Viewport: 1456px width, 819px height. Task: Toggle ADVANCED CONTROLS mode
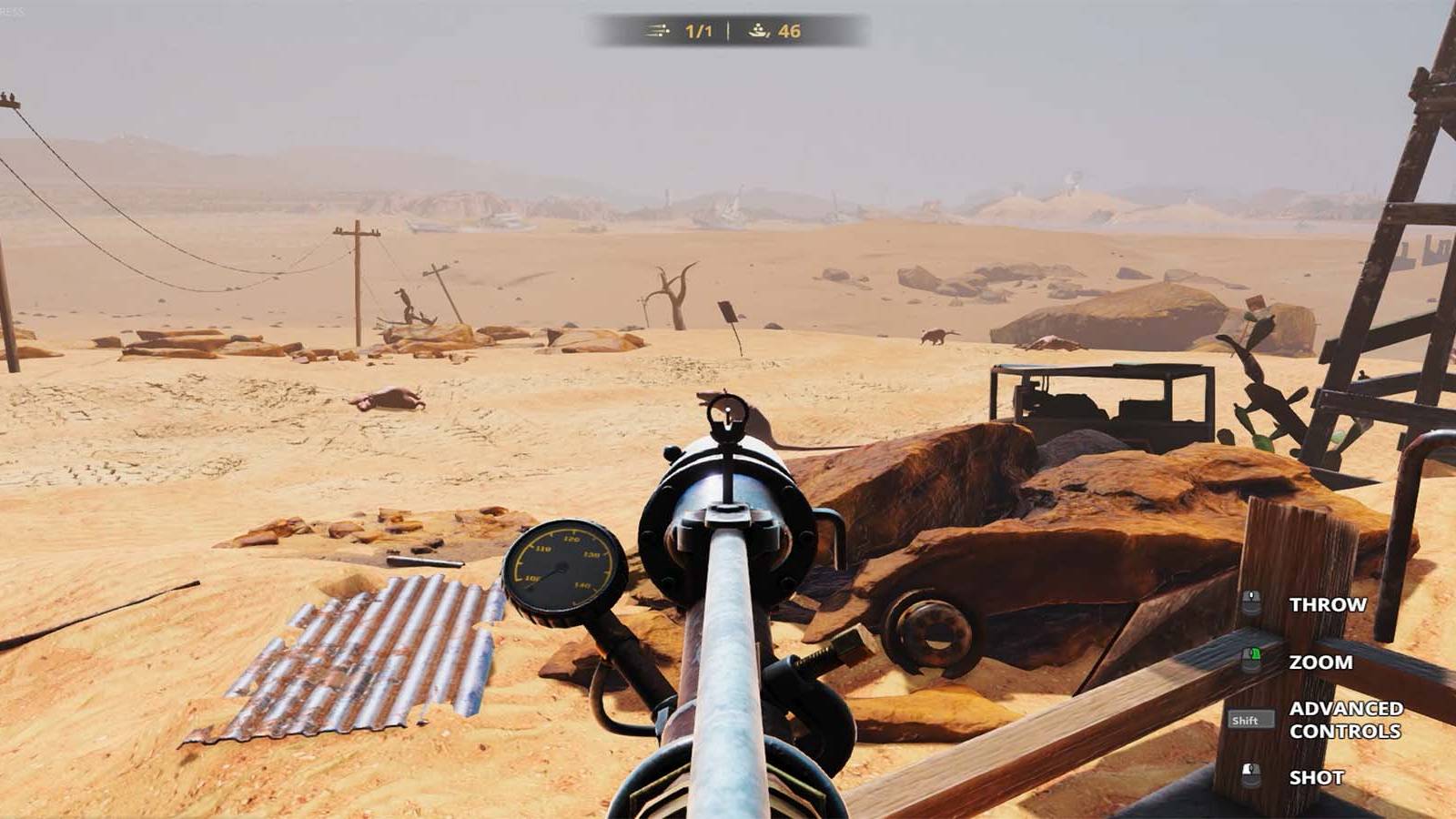pos(1252,720)
